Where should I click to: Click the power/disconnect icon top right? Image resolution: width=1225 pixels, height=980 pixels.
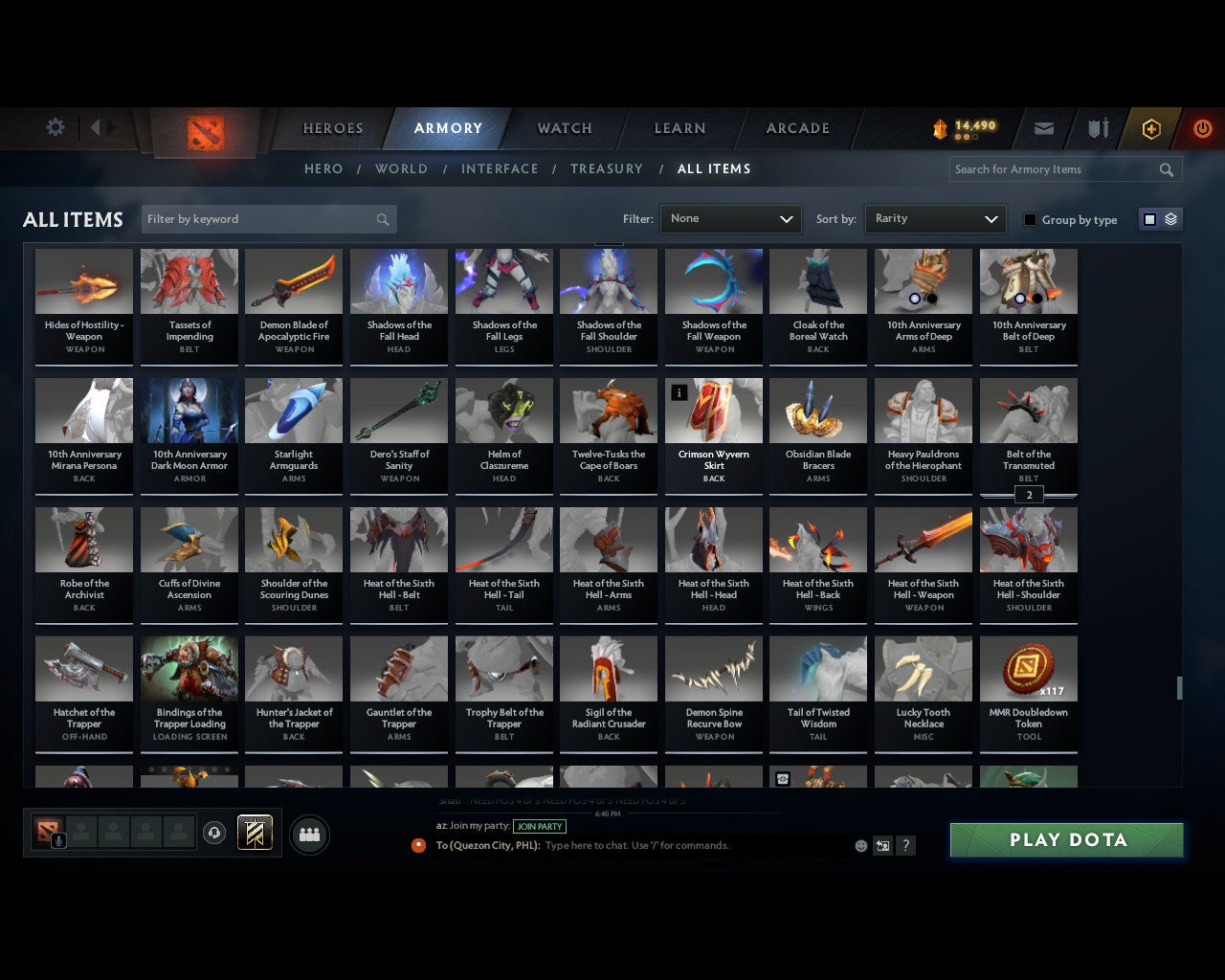pyautogui.click(x=1203, y=128)
